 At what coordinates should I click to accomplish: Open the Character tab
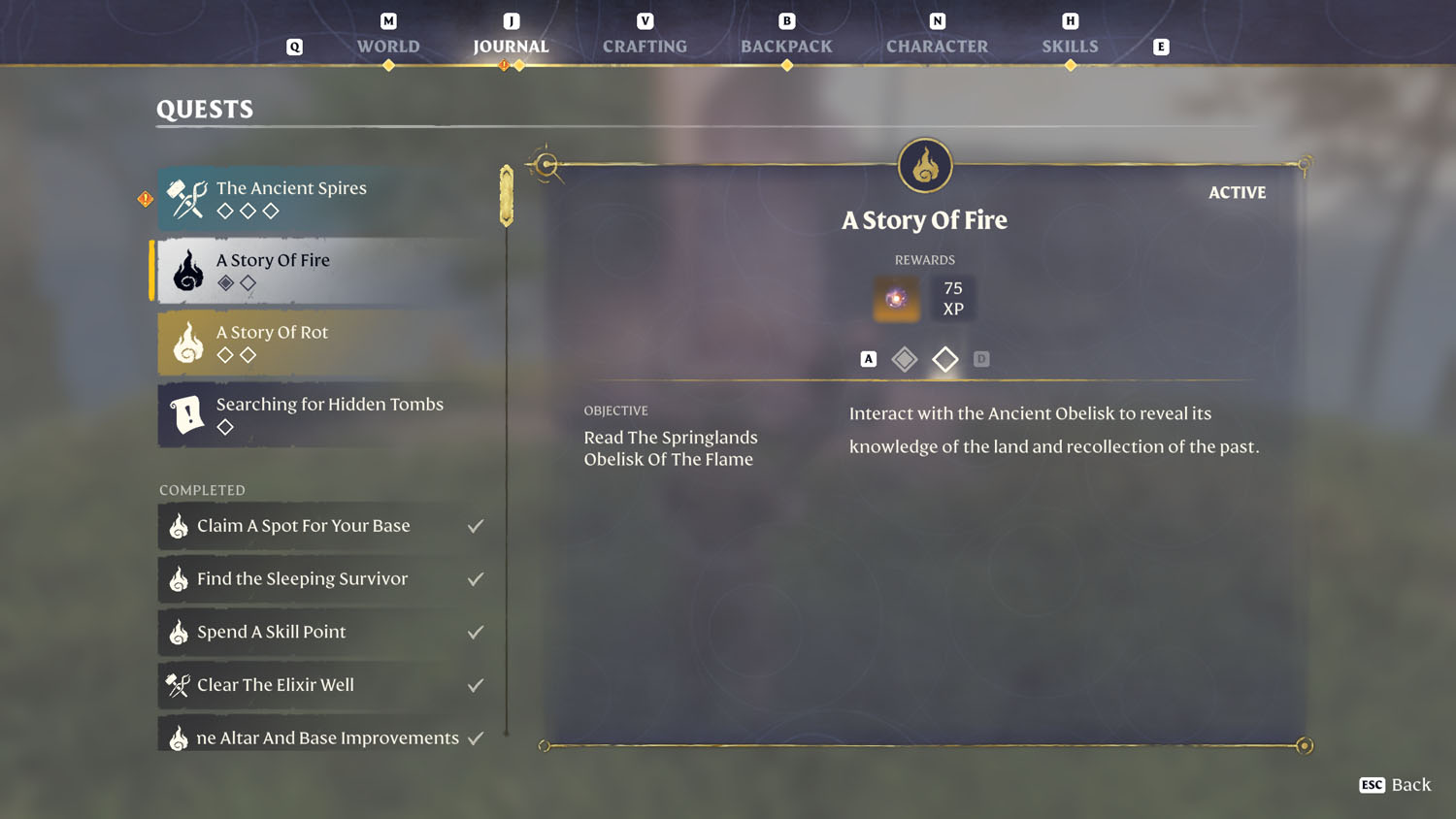tap(937, 46)
